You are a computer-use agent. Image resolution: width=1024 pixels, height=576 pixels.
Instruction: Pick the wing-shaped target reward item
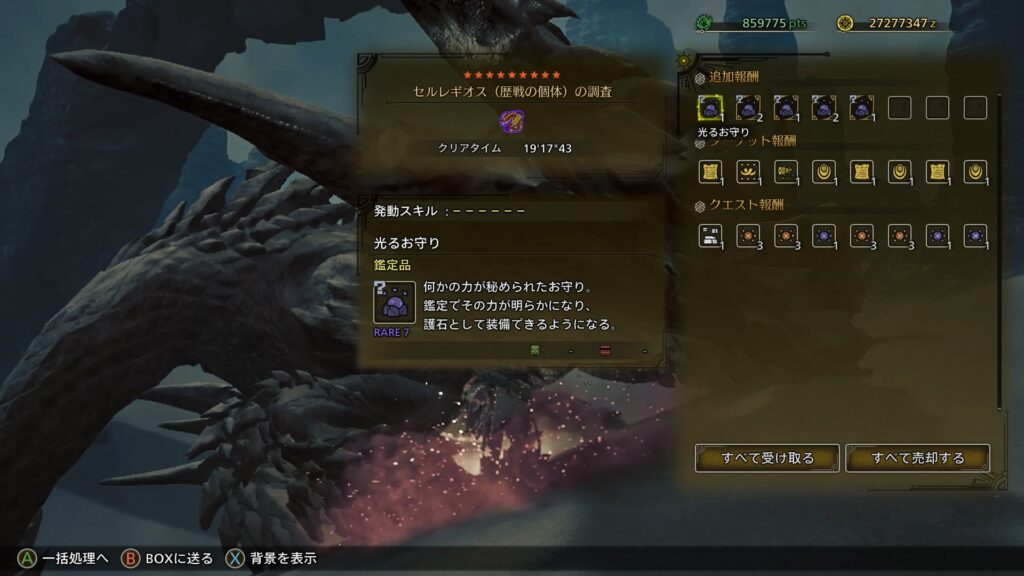pyautogui.click(x=748, y=172)
